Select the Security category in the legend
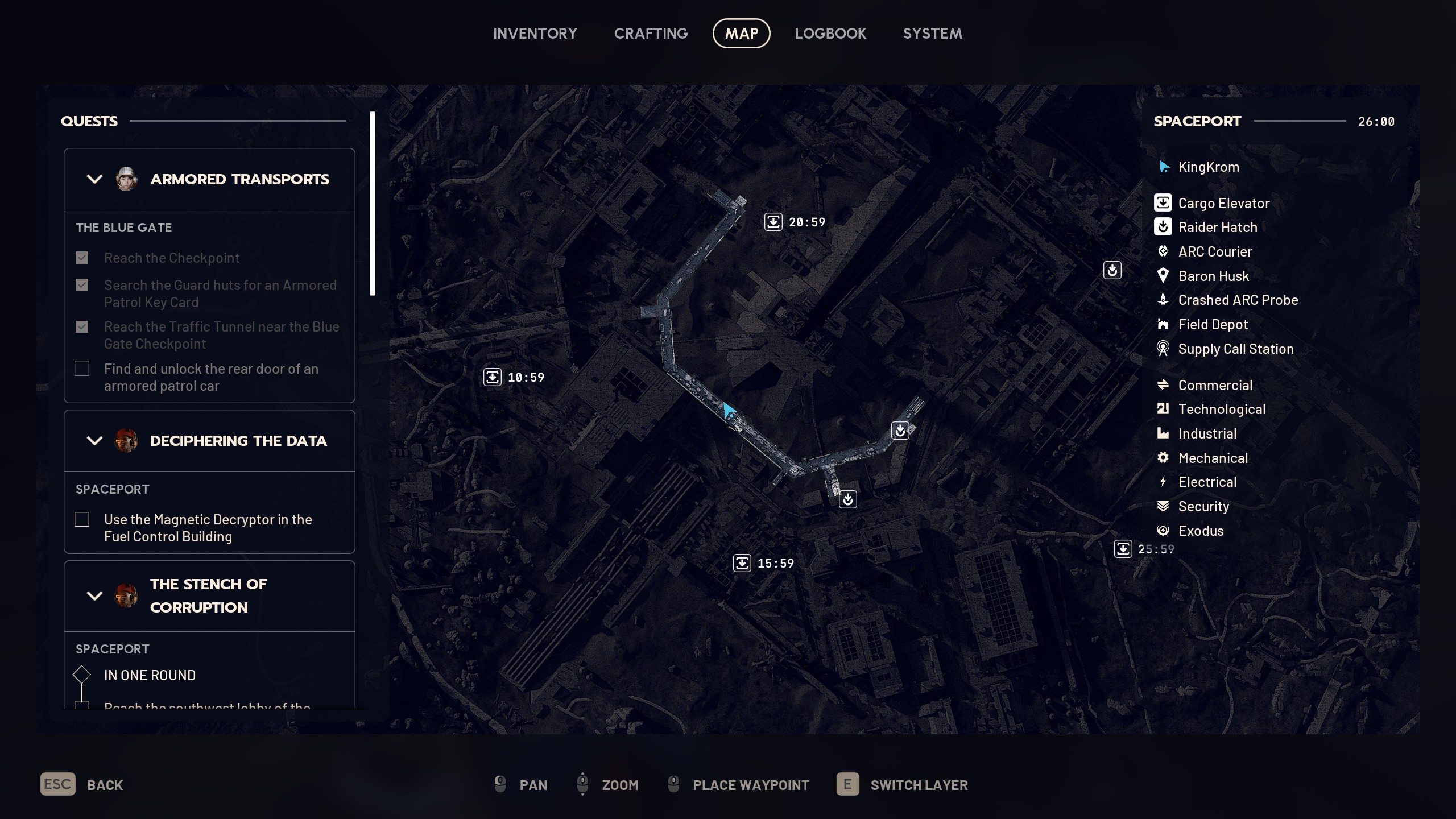The height and width of the screenshot is (819, 1456). pos(1203,506)
